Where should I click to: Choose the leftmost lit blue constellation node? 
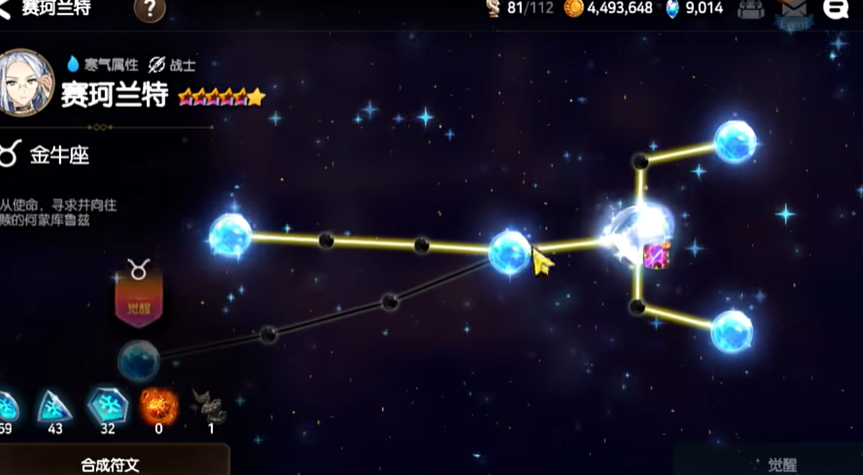point(231,236)
